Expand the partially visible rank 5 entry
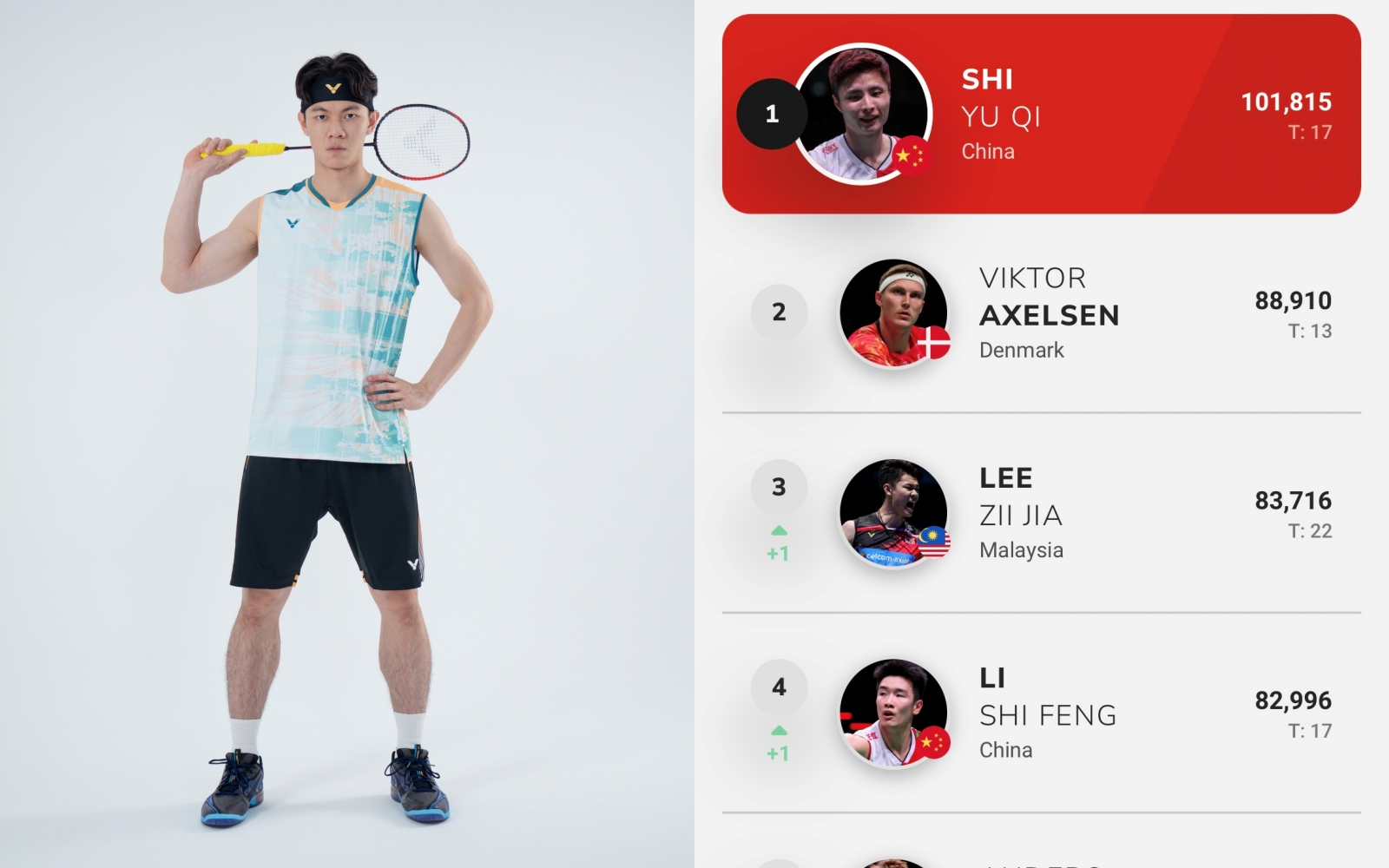Image resolution: width=1389 pixels, height=868 pixels. pos(1042,855)
